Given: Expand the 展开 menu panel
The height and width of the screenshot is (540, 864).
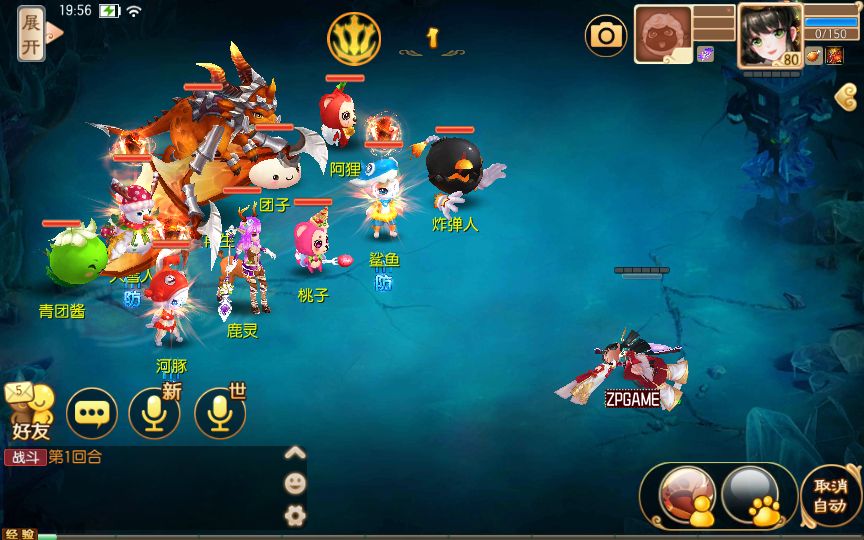Looking at the screenshot, I should click(x=32, y=32).
